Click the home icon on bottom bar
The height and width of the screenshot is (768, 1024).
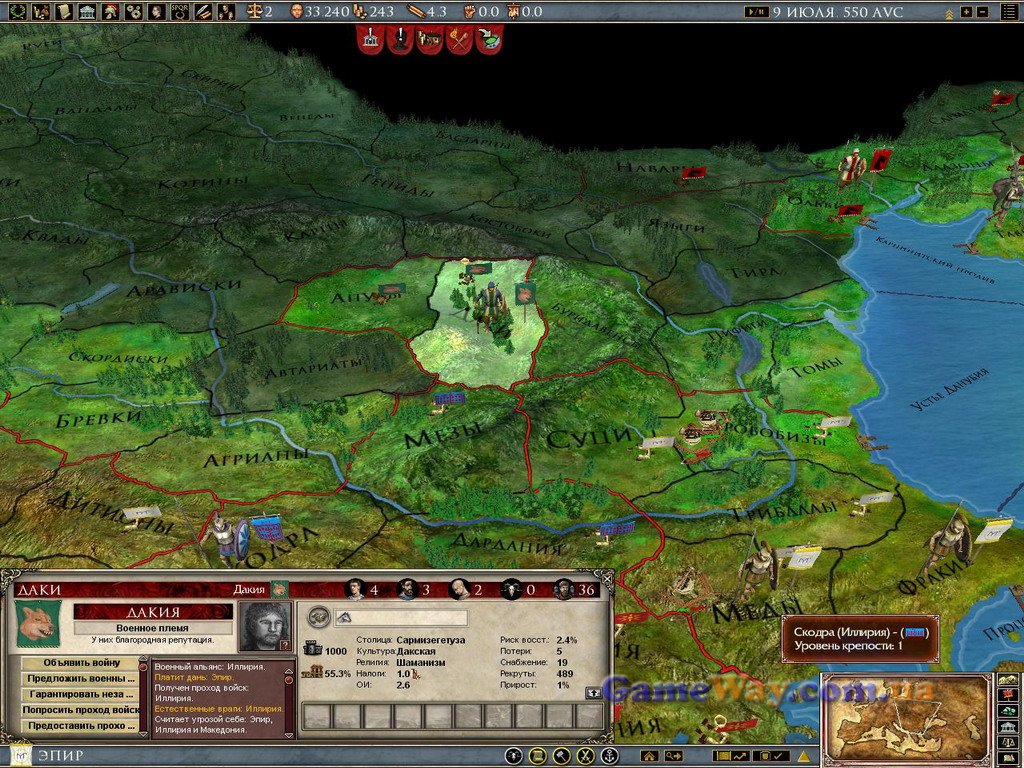[x=649, y=756]
